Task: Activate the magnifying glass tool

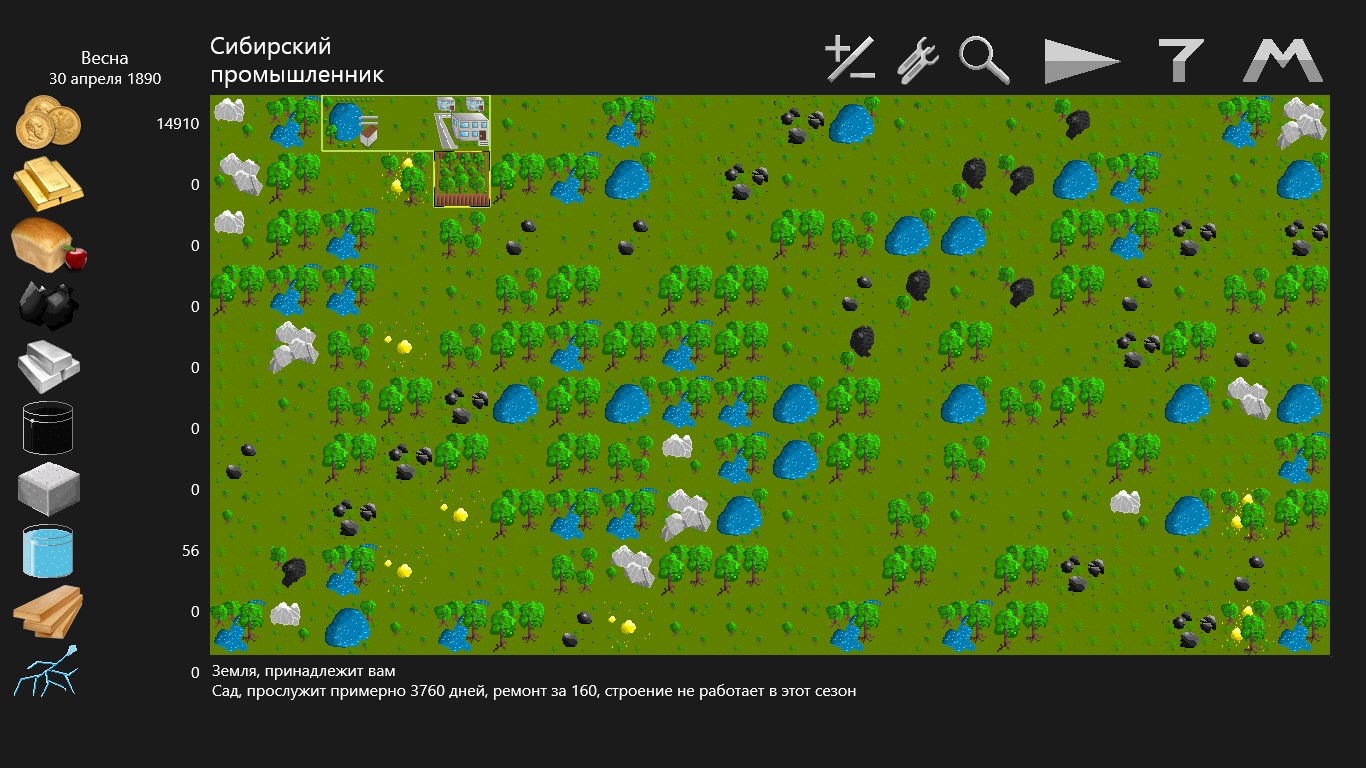Action: click(x=984, y=60)
